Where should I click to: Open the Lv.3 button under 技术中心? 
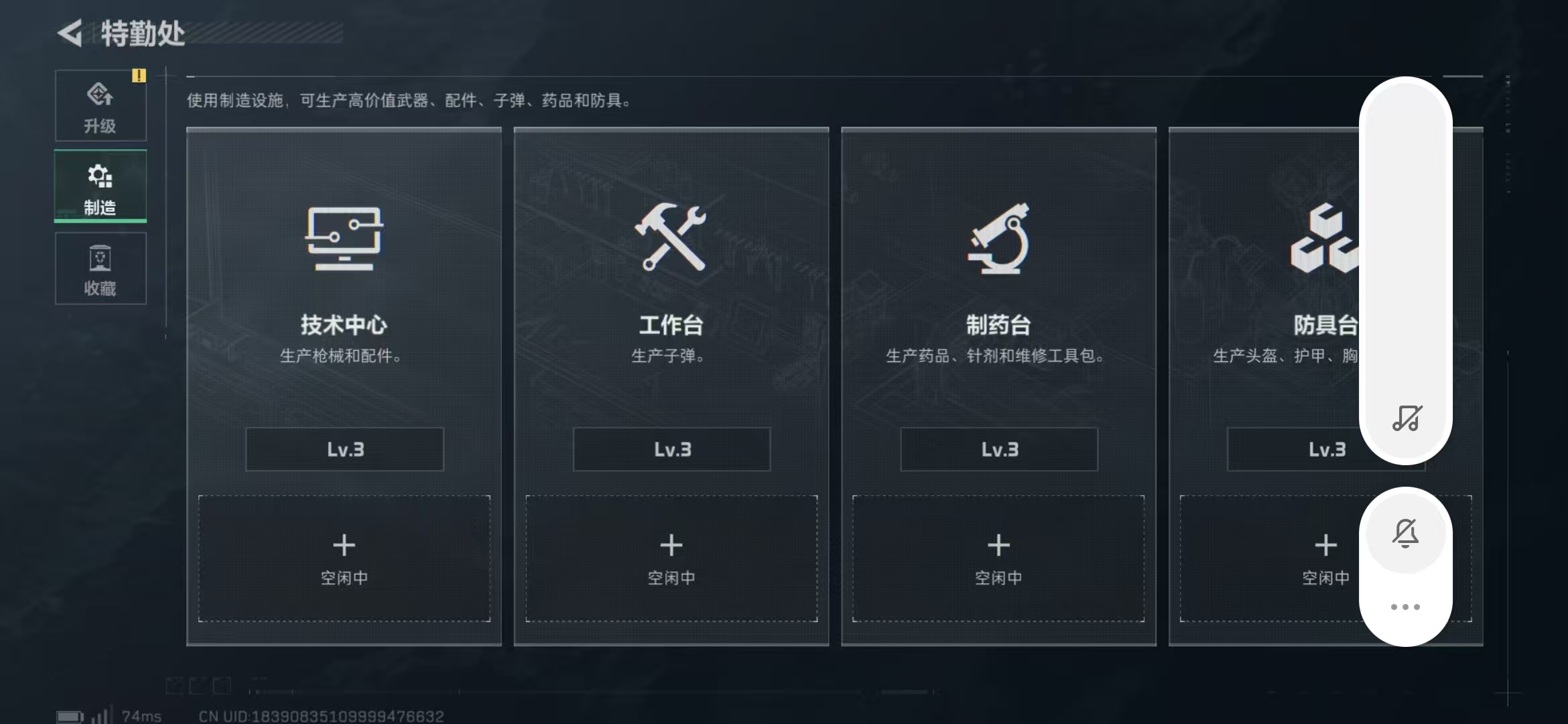(344, 449)
